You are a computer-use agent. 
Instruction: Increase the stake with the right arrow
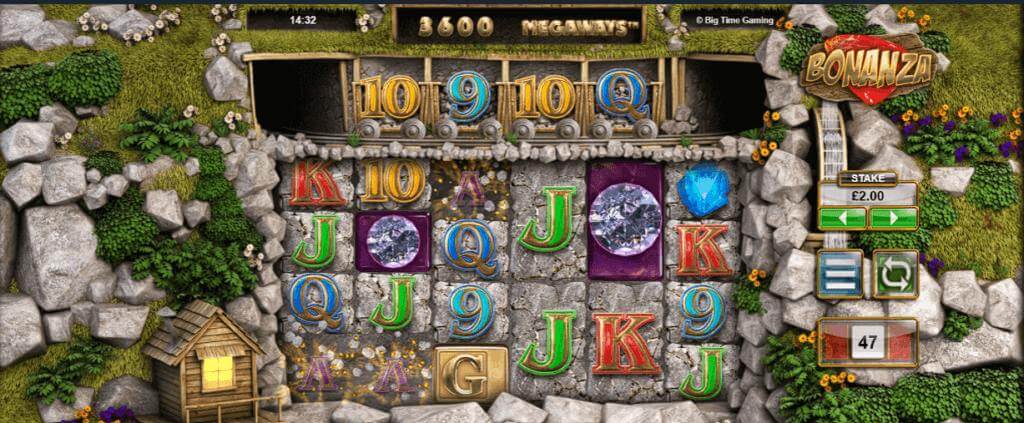coord(892,217)
